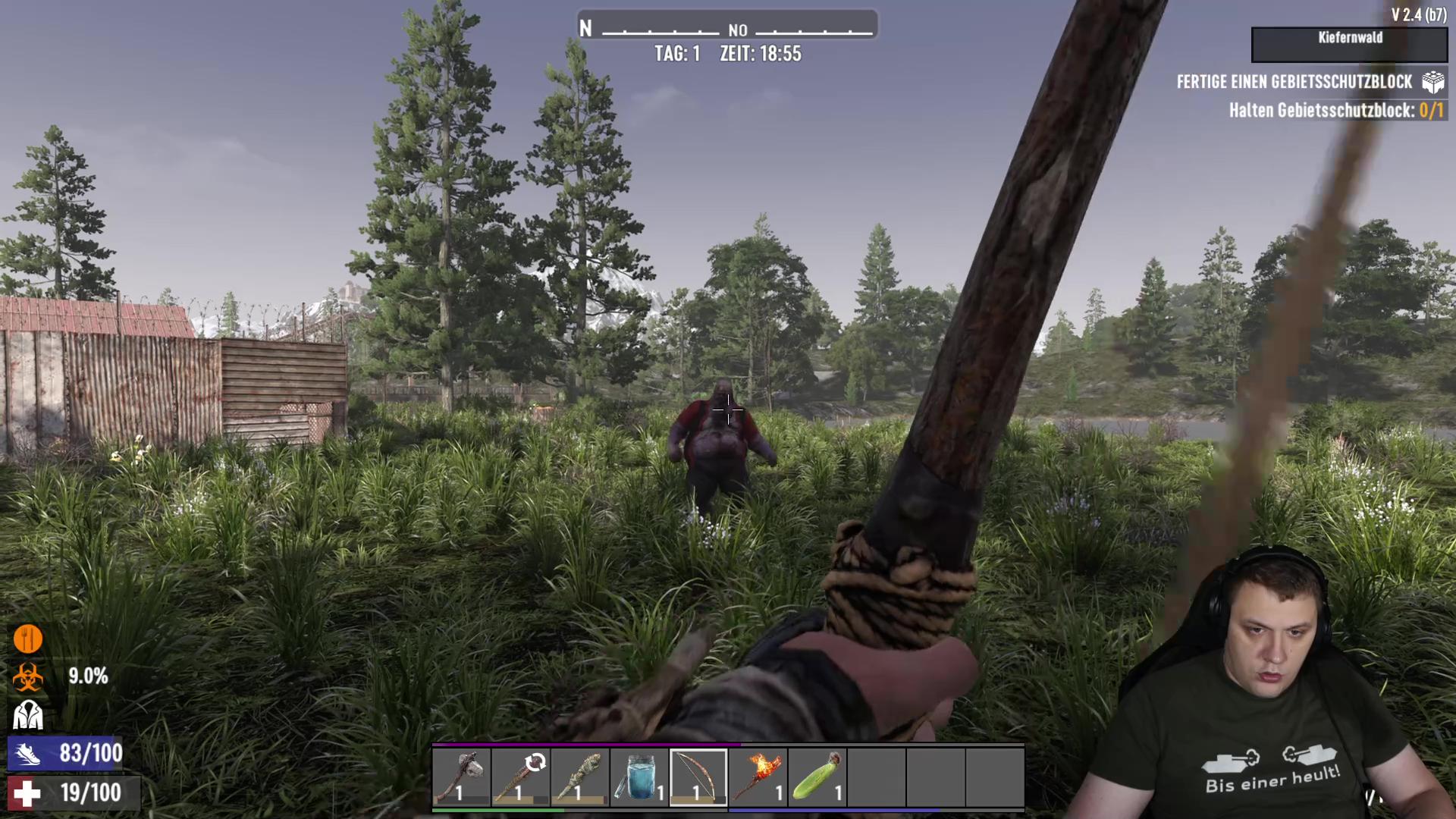Select the stone axe hotbar slot
This screenshot has width=1456, height=819.
tap(461, 777)
